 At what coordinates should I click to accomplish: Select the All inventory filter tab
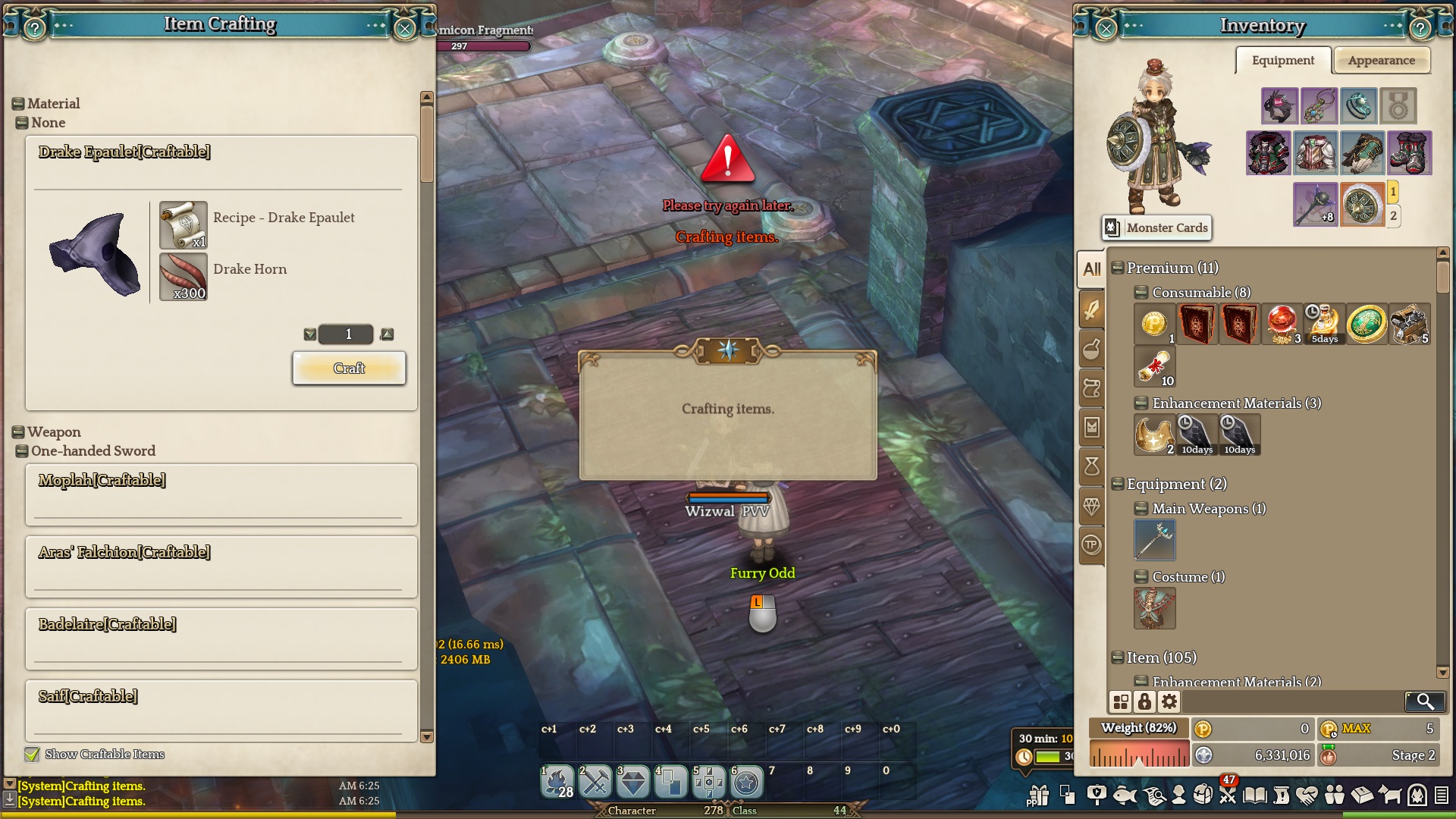(x=1092, y=269)
